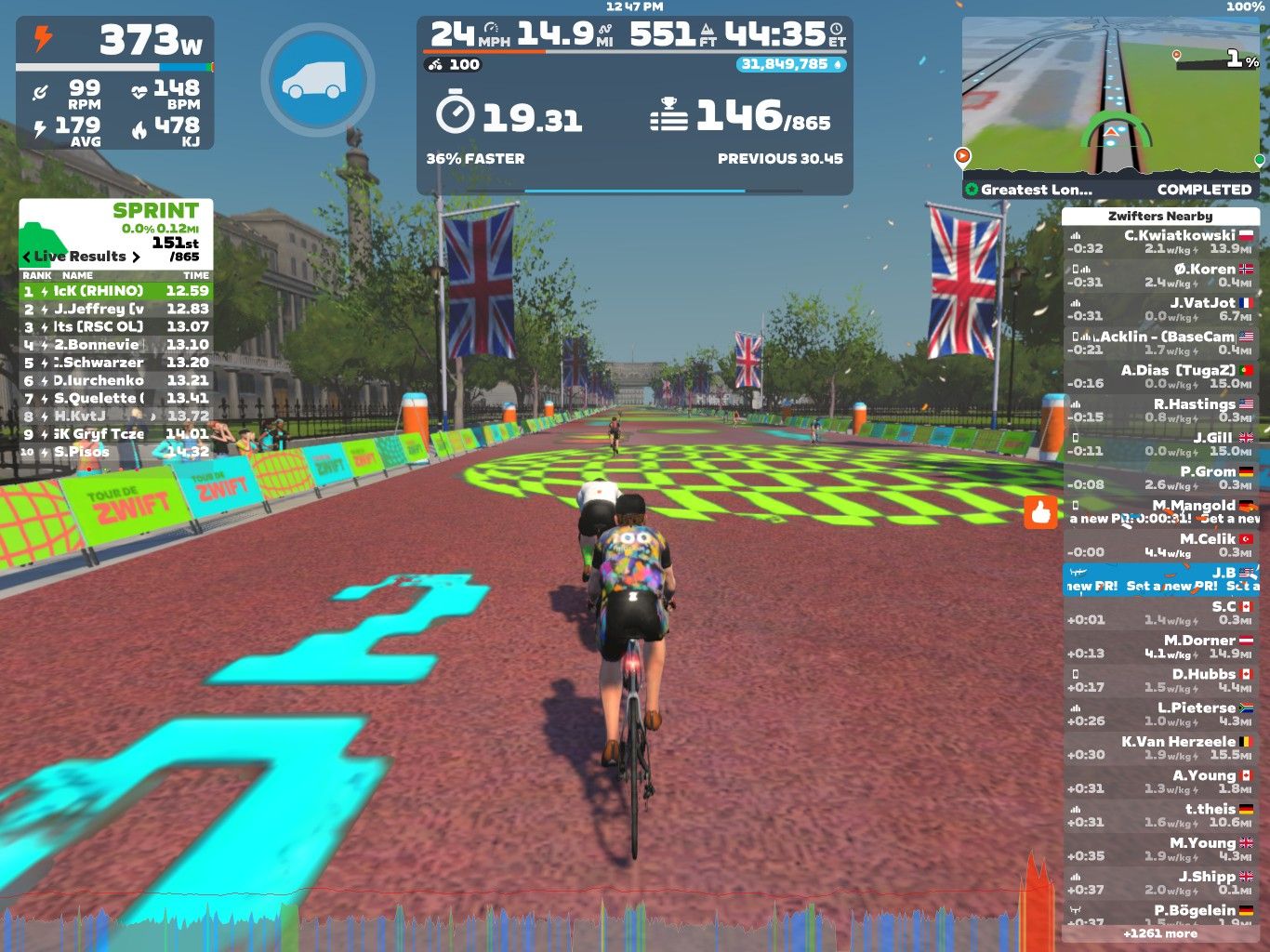
Task: Give a Ride On with the thumbs-up button
Action: click(x=1040, y=512)
